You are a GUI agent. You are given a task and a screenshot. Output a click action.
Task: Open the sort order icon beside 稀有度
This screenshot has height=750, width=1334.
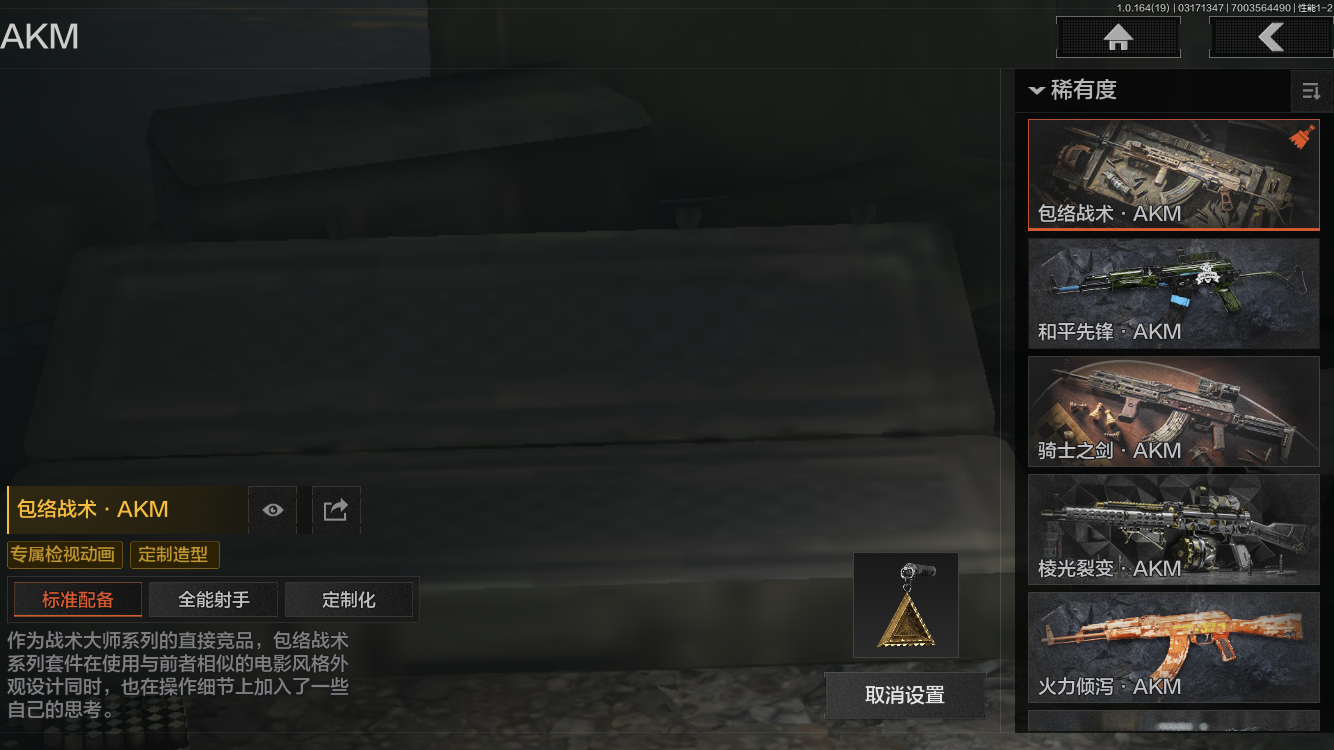(1312, 91)
